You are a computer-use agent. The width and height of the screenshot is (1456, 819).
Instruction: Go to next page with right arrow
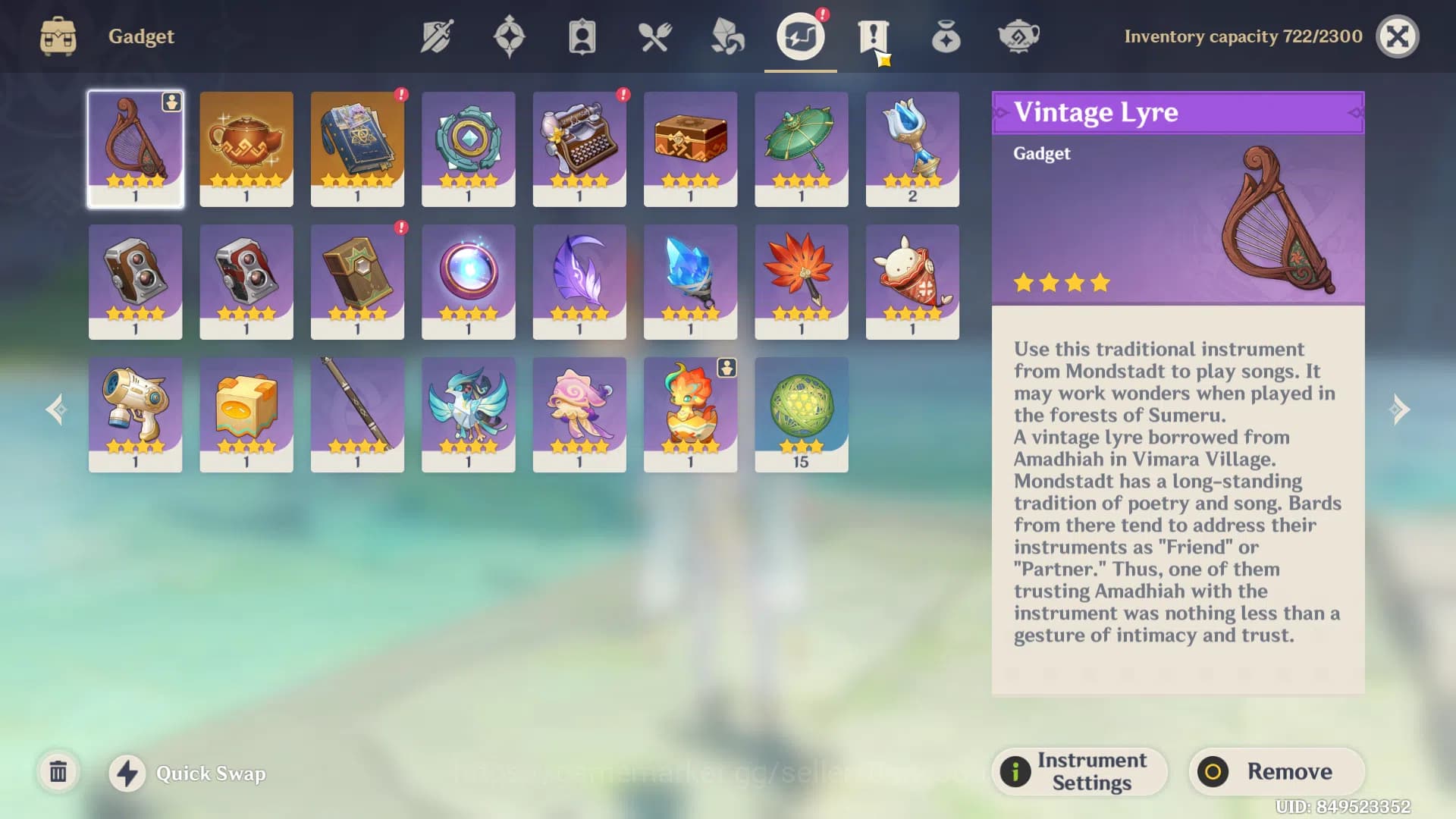[x=1399, y=409]
